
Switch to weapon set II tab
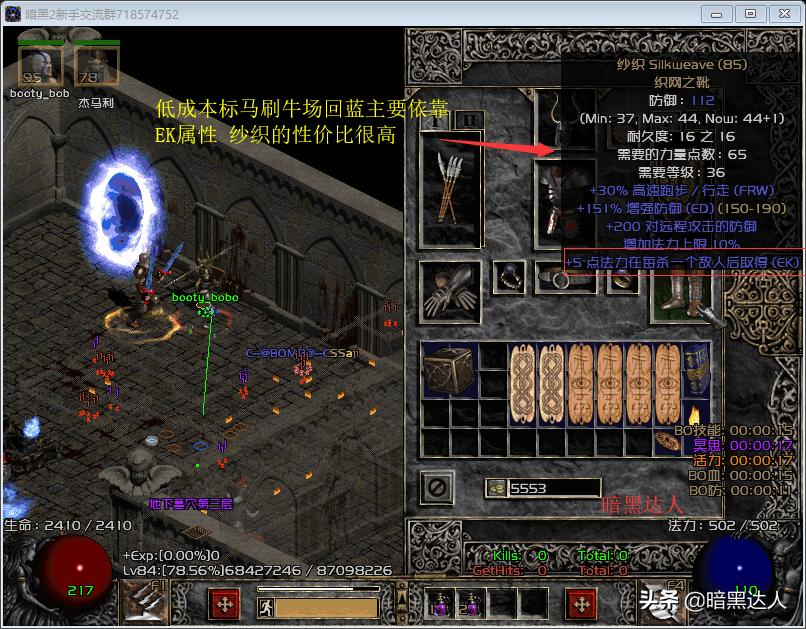point(467,121)
